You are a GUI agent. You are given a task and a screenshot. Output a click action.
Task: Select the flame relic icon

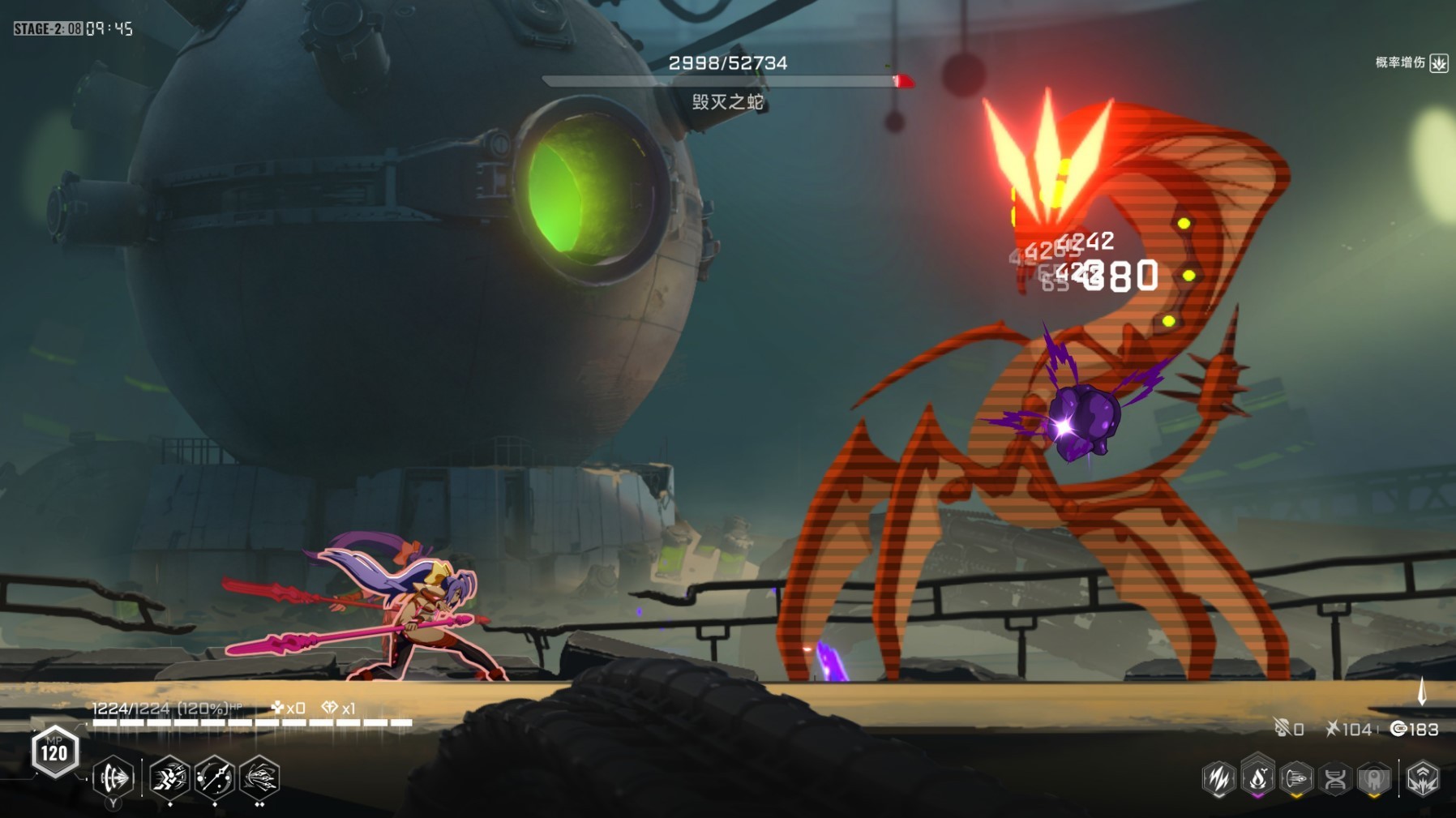point(1257,779)
